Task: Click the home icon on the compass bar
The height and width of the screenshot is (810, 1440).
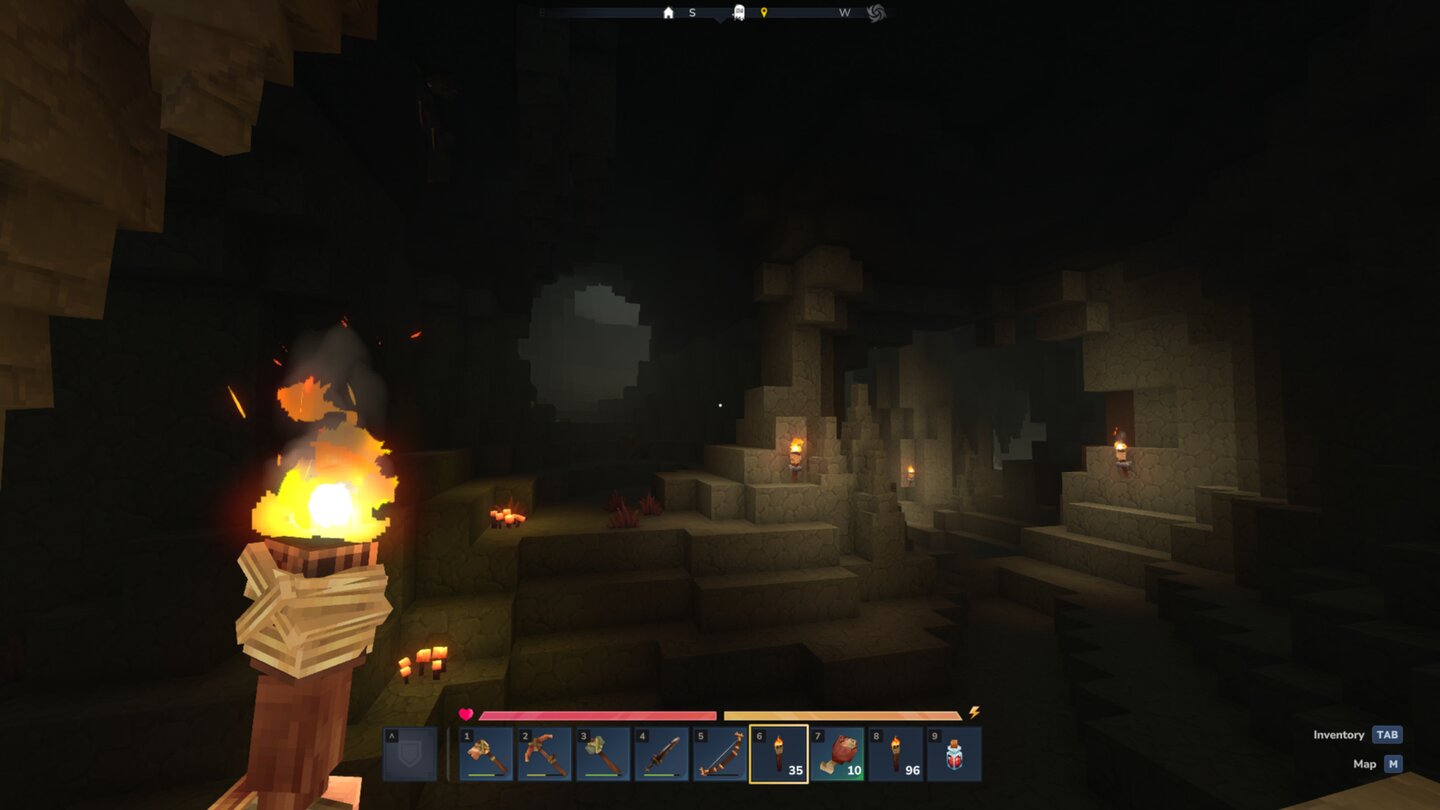Action: (667, 13)
